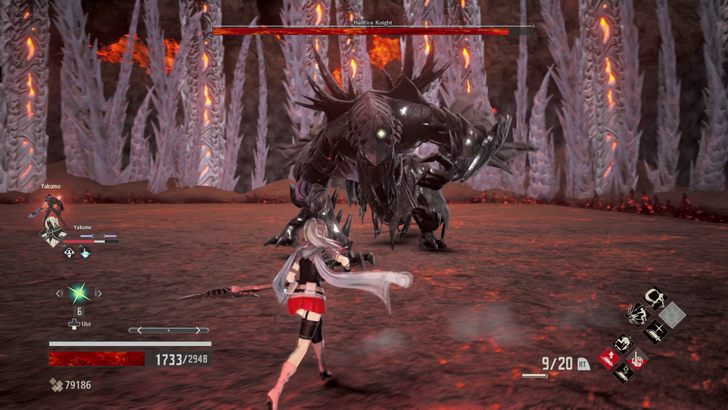Activate the swinging figure gift icon
The image size is (728, 410).
[655, 298]
